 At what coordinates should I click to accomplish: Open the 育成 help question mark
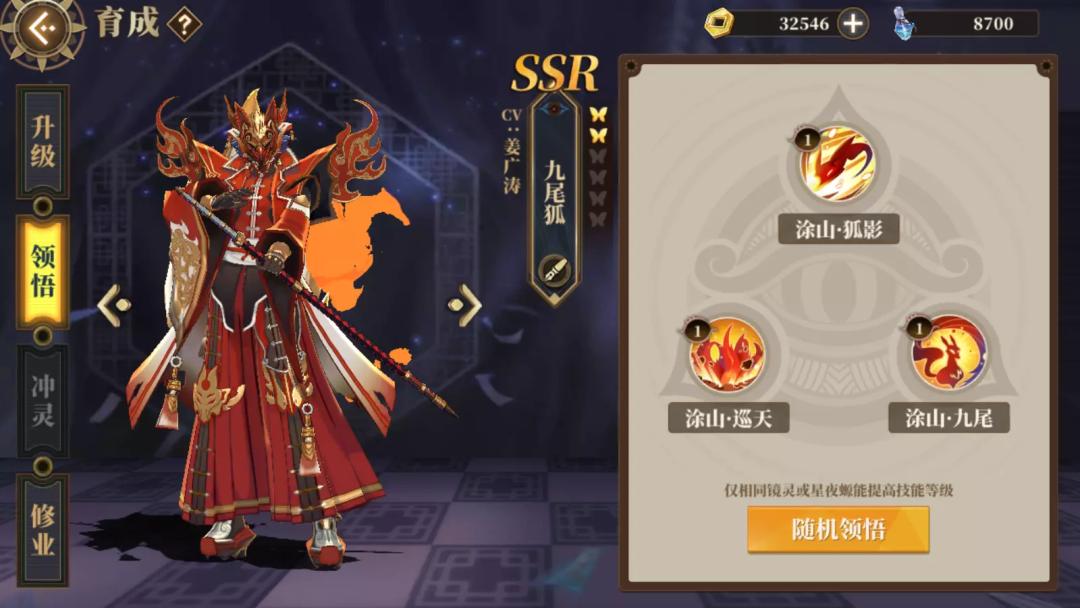tap(184, 24)
